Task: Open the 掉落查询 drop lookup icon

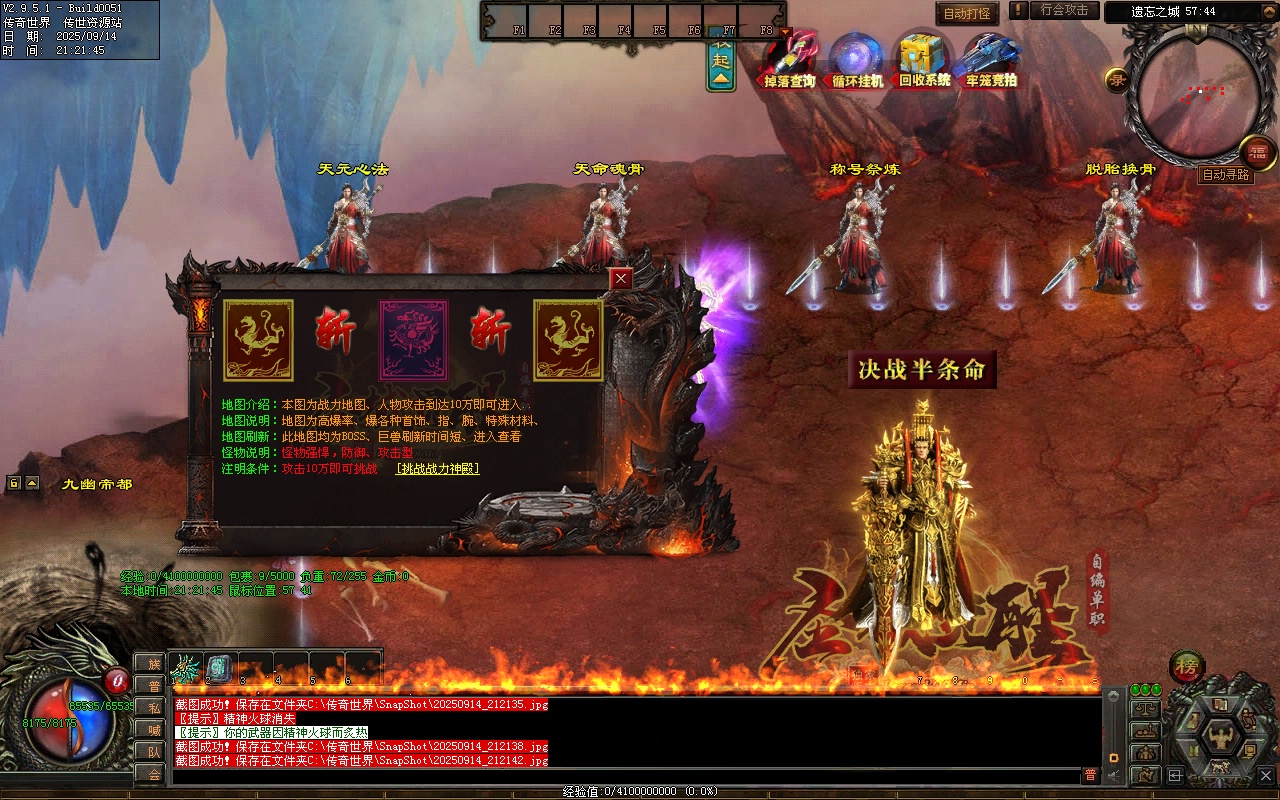Action: pyautogui.click(x=790, y=59)
